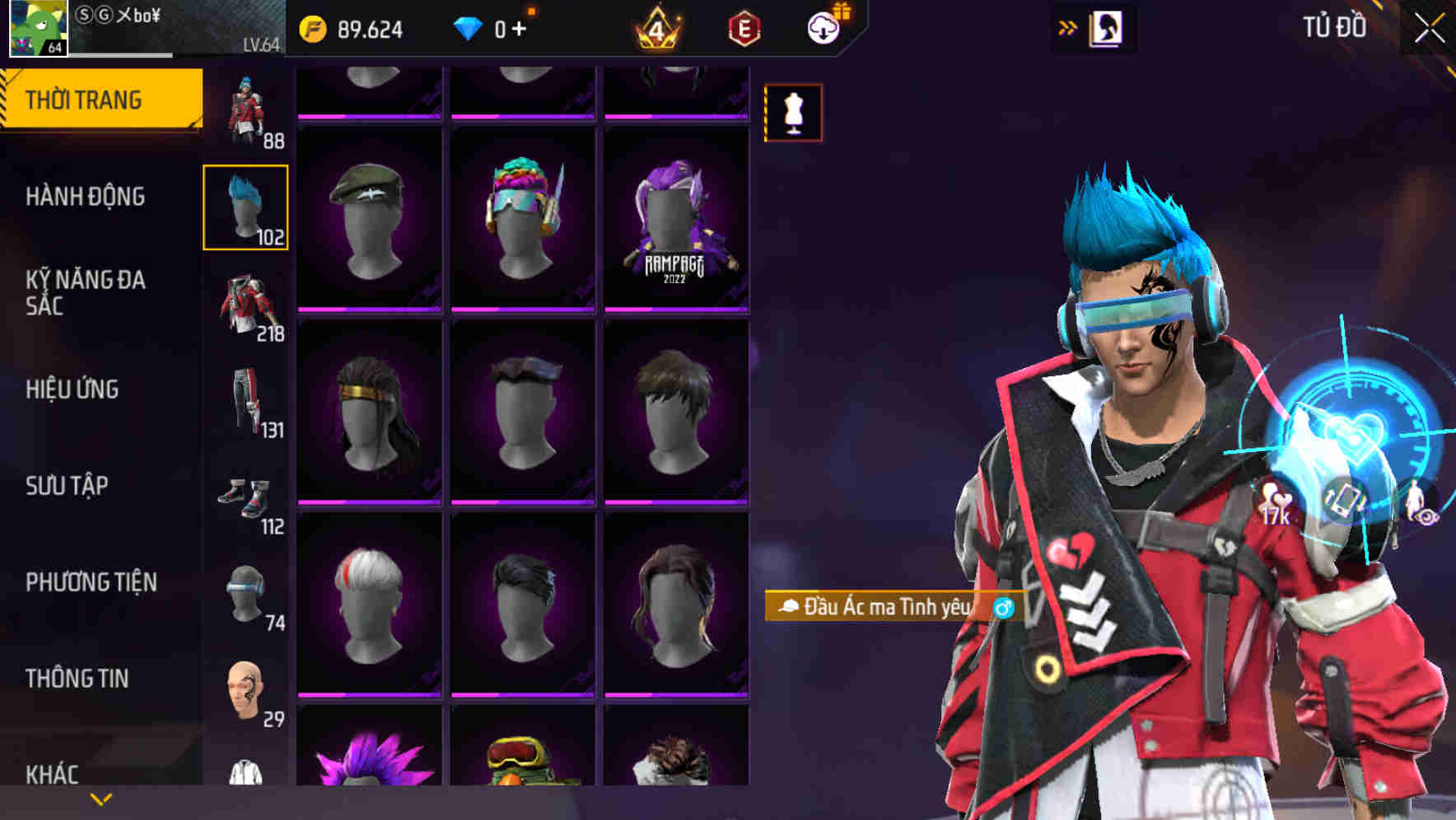Collapse panel with the double arrow icon
Image resolution: width=1456 pixels, height=820 pixels.
point(1068,26)
